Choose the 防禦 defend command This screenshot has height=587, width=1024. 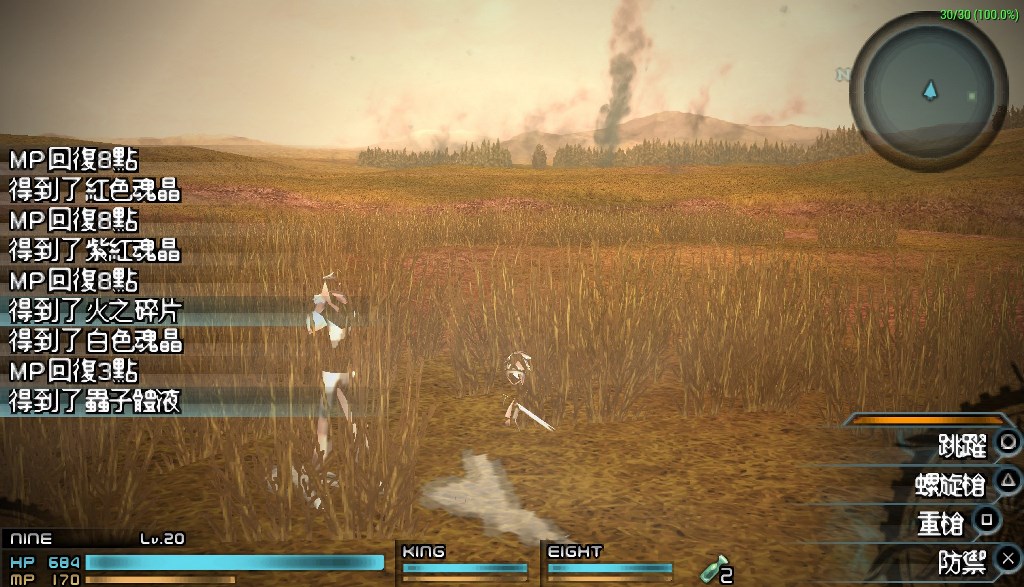[x=962, y=561]
